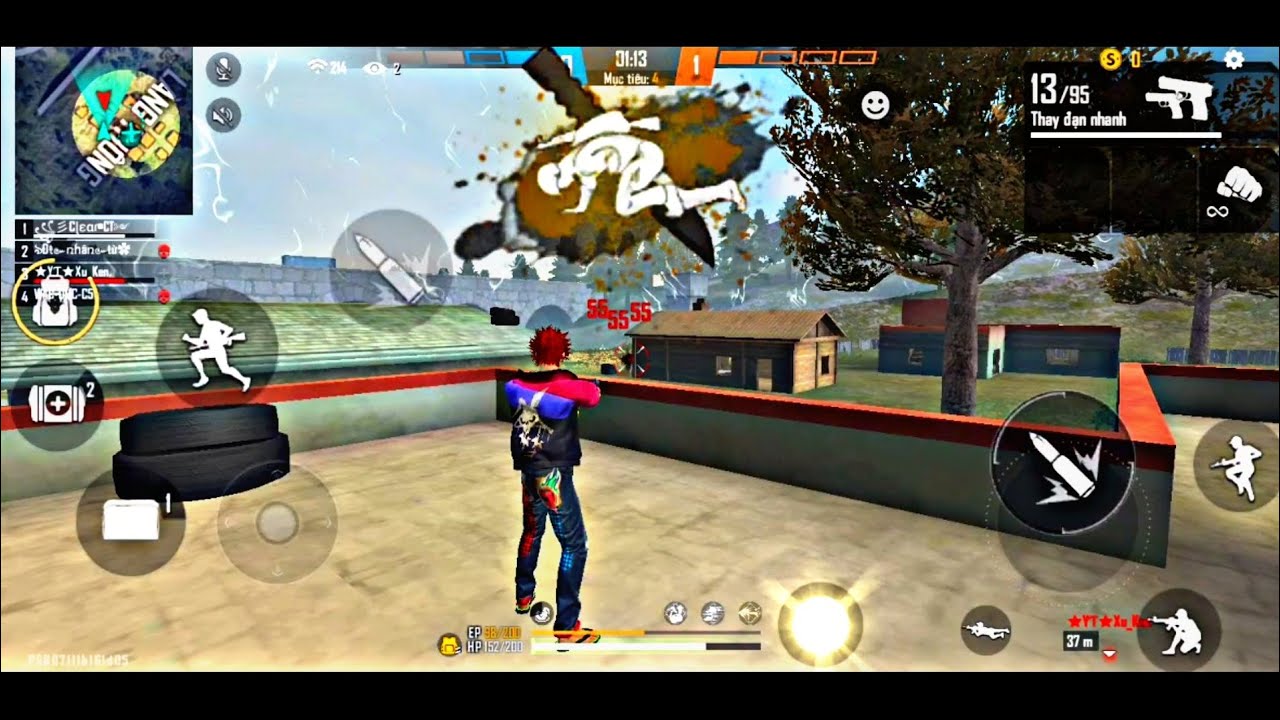This screenshot has height=720, width=1280.
Task: Tap the movement joystick
Action: pos(277,523)
